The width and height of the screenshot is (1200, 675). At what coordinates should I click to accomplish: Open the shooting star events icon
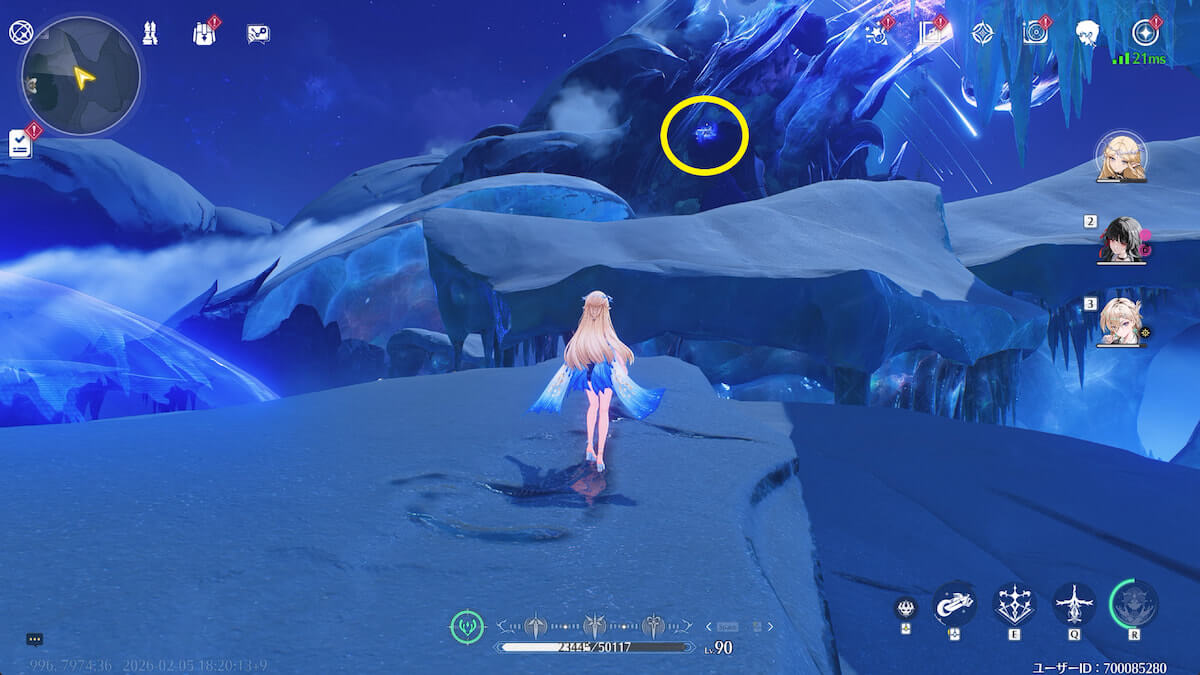(877, 33)
